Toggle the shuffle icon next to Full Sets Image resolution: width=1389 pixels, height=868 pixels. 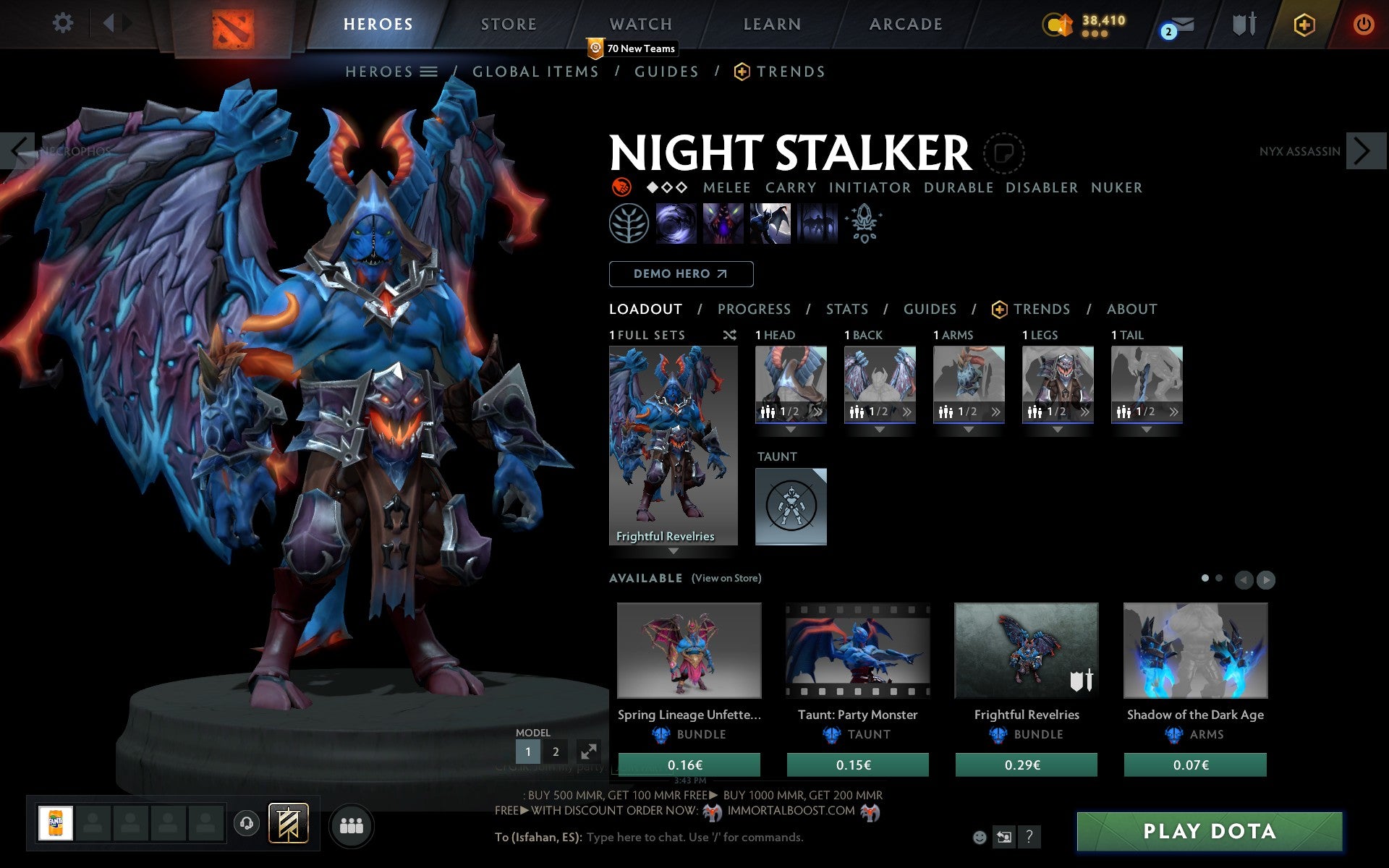[x=729, y=335]
